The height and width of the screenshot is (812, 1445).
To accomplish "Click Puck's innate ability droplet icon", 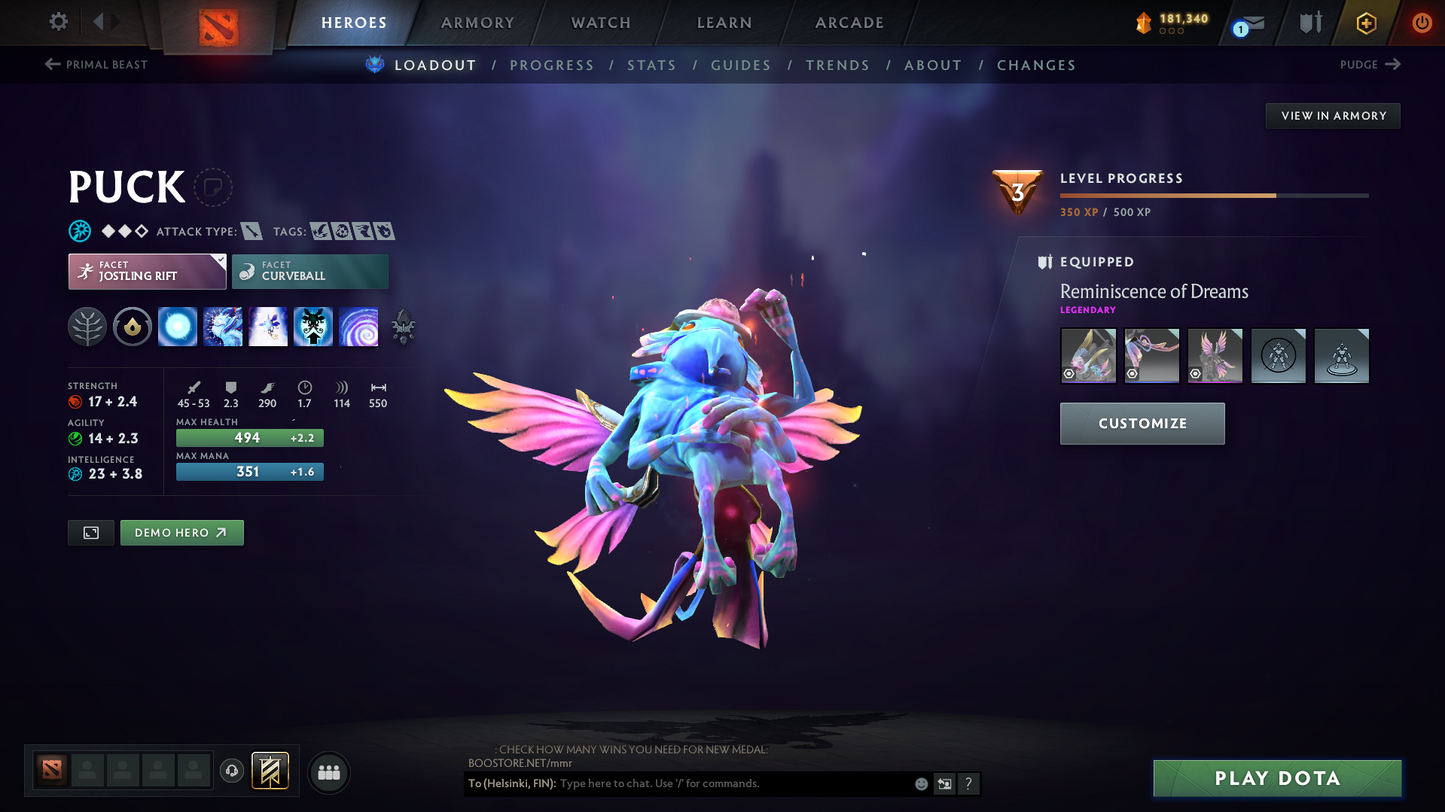I will (x=132, y=327).
